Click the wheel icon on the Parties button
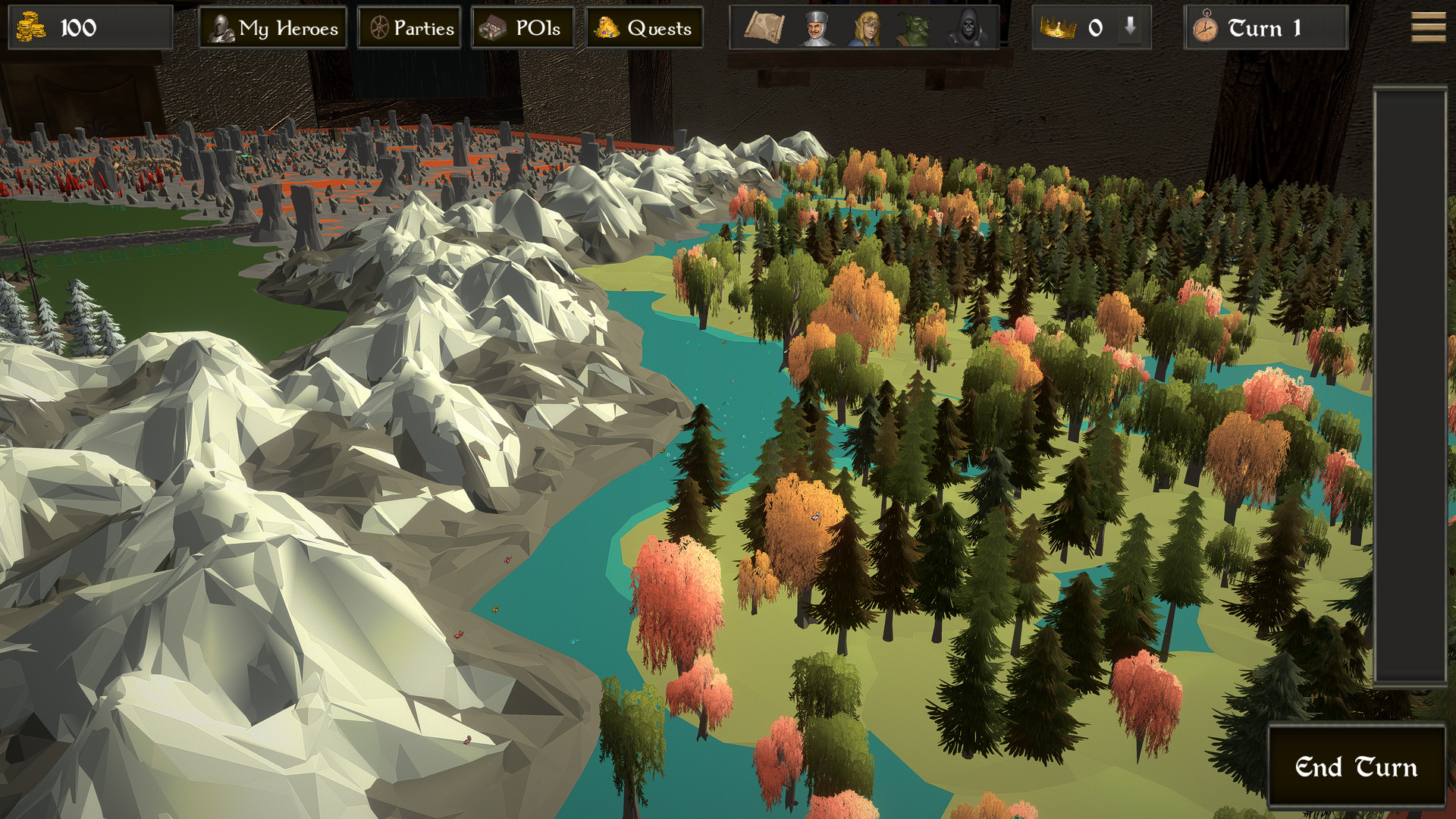 [378, 27]
